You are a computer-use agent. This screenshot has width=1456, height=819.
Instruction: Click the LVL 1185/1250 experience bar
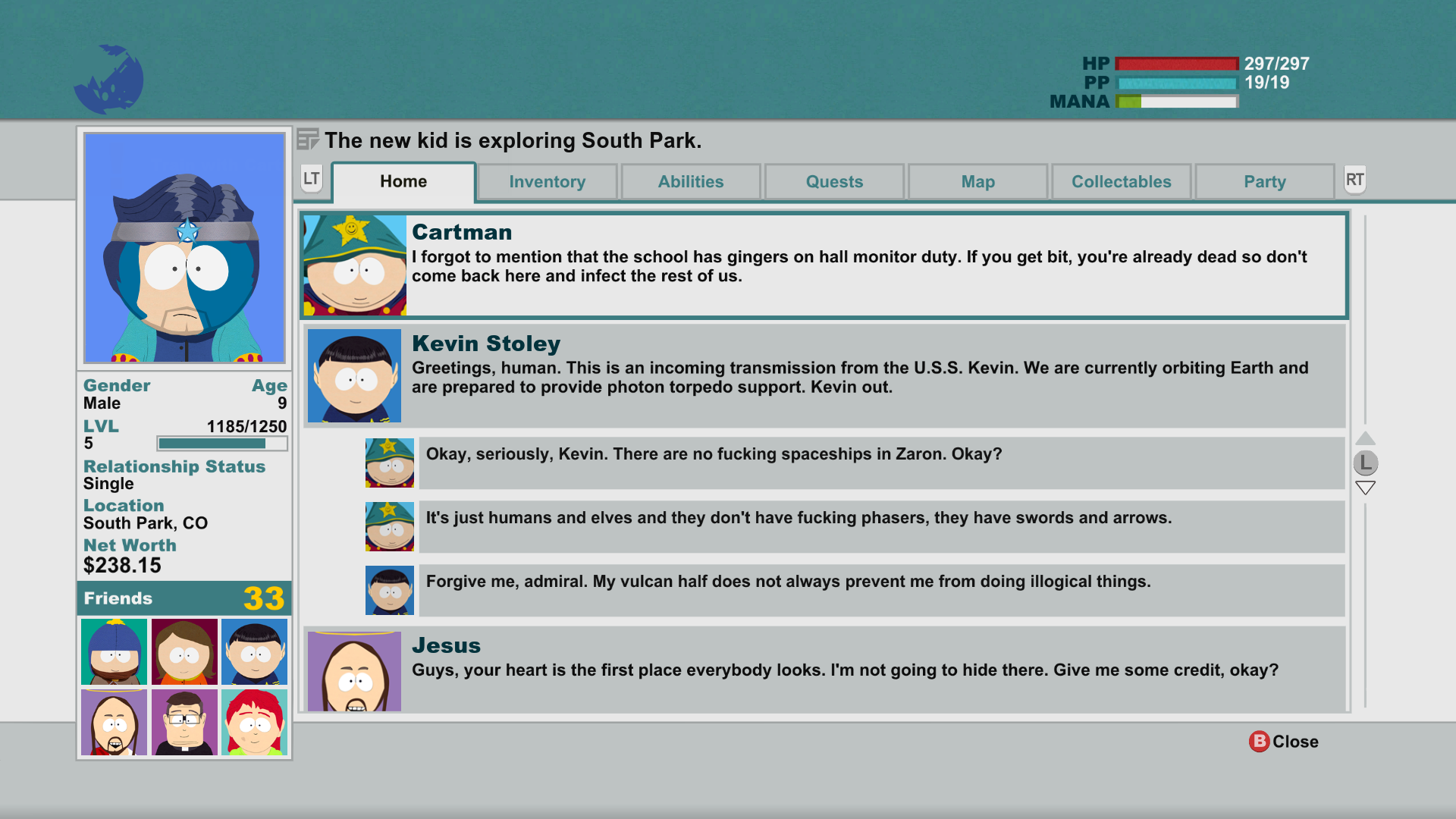(221, 443)
